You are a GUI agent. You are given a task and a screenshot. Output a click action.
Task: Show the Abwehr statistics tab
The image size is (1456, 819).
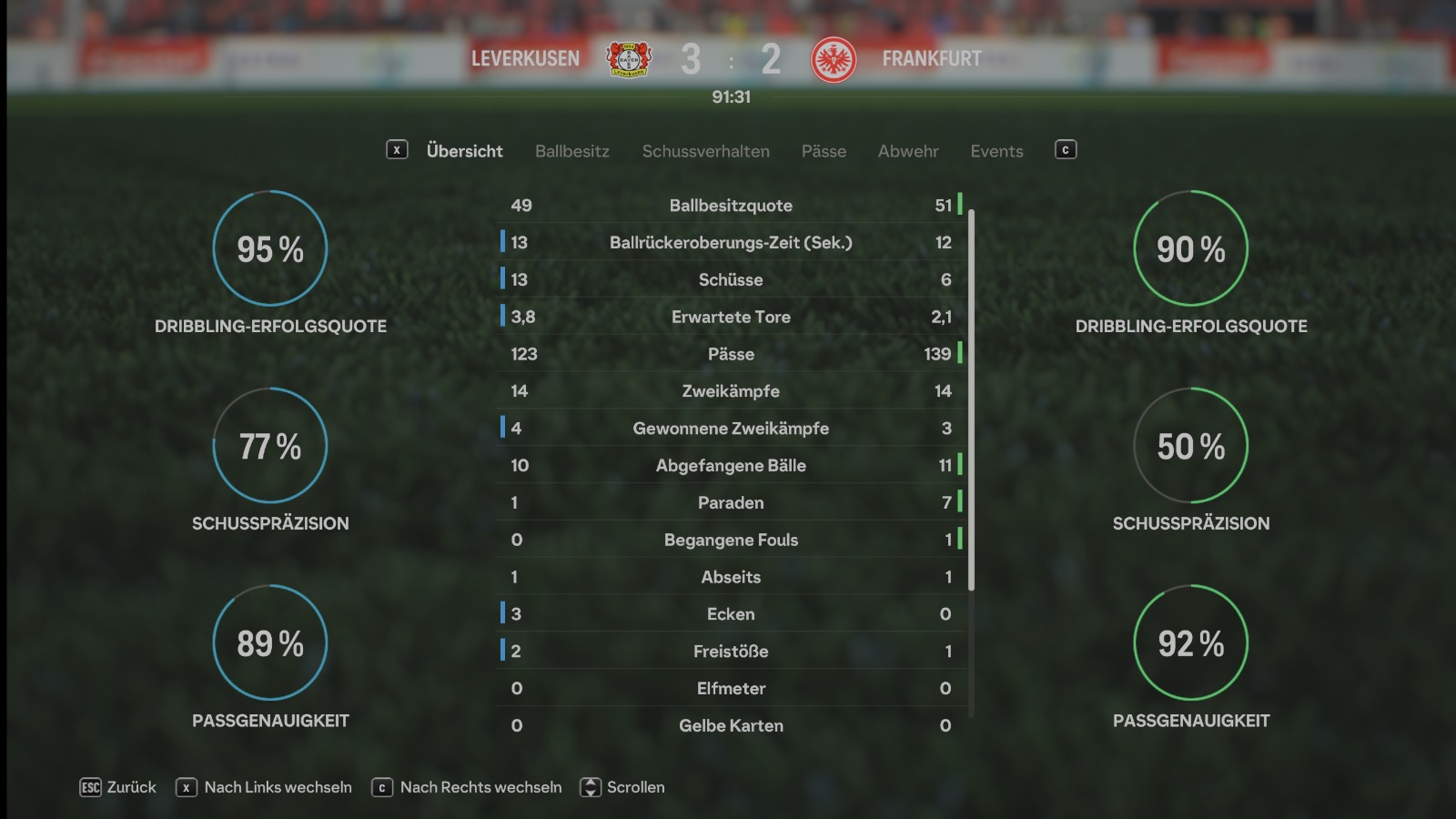click(x=907, y=151)
